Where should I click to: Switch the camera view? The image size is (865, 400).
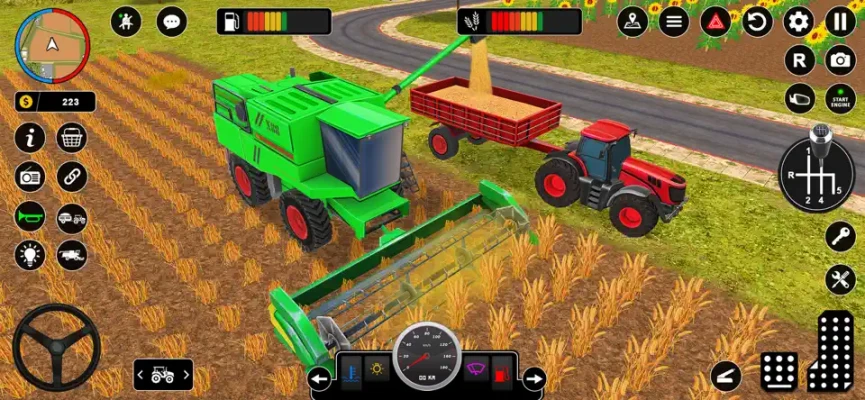click(x=840, y=60)
